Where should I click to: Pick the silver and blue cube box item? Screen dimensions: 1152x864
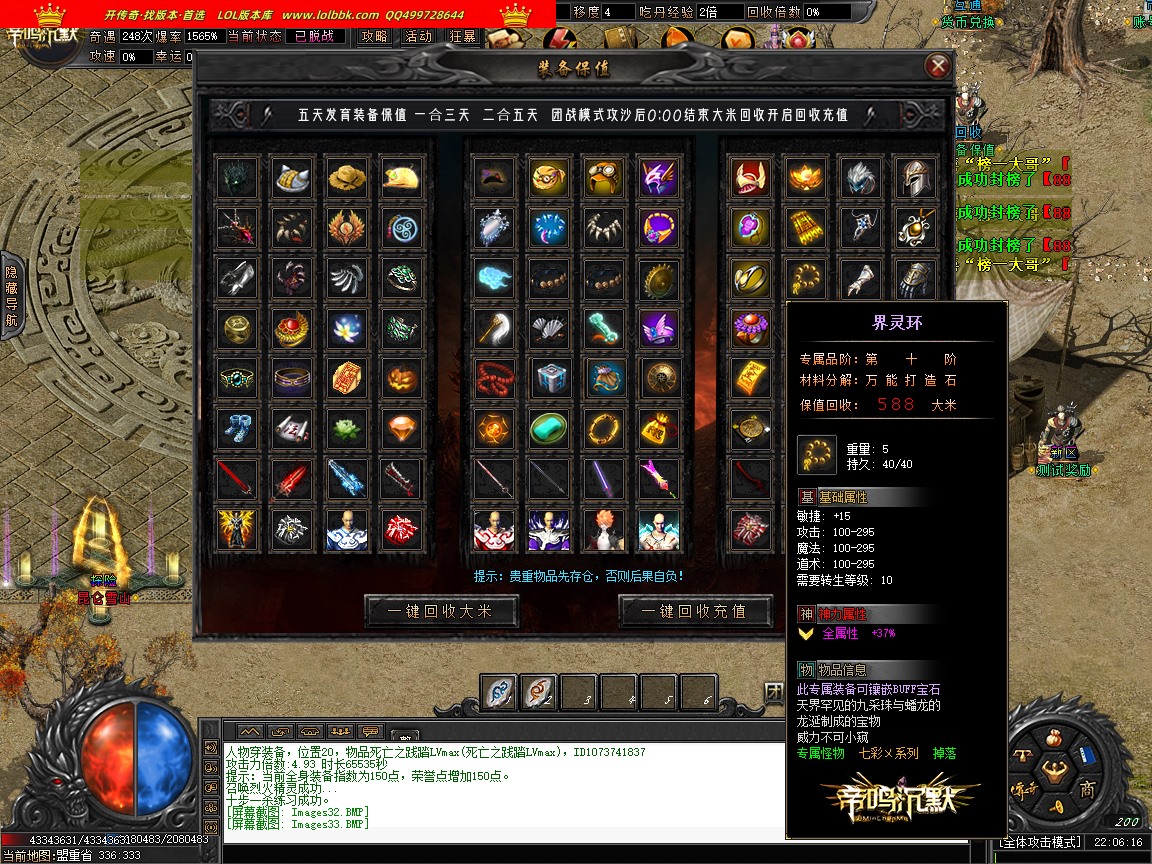(549, 377)
